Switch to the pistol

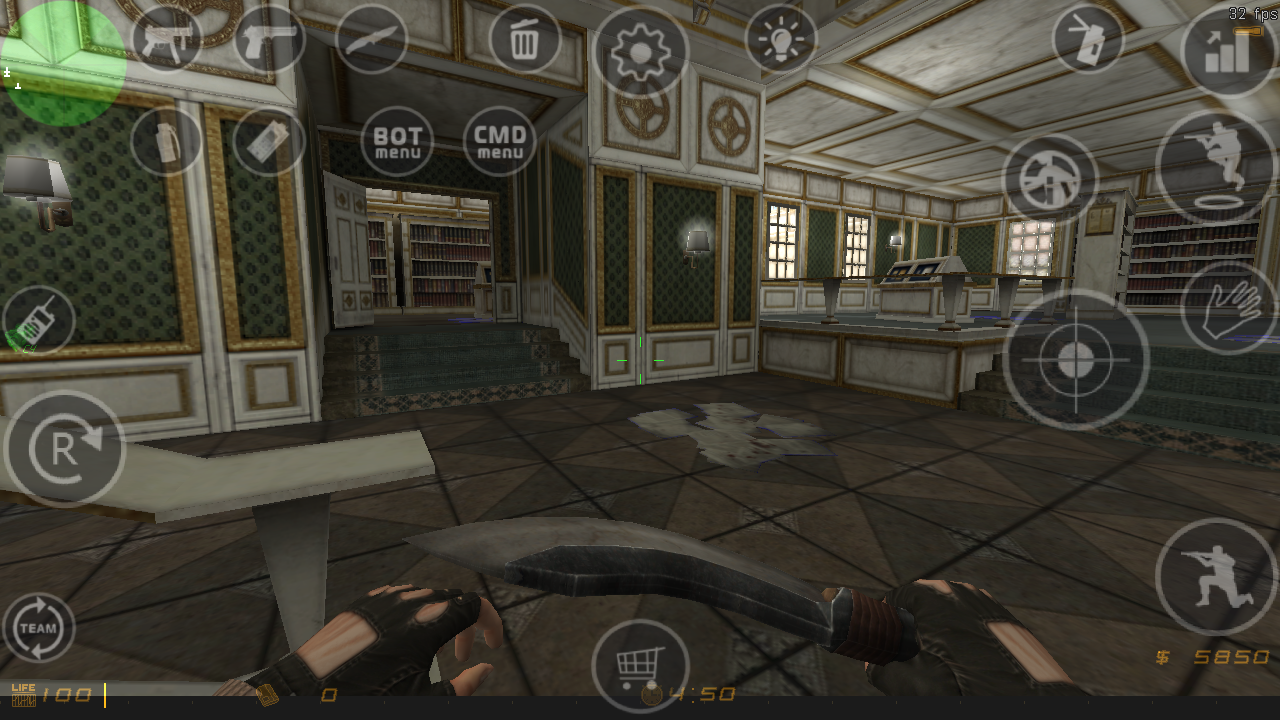click(268, 38)
